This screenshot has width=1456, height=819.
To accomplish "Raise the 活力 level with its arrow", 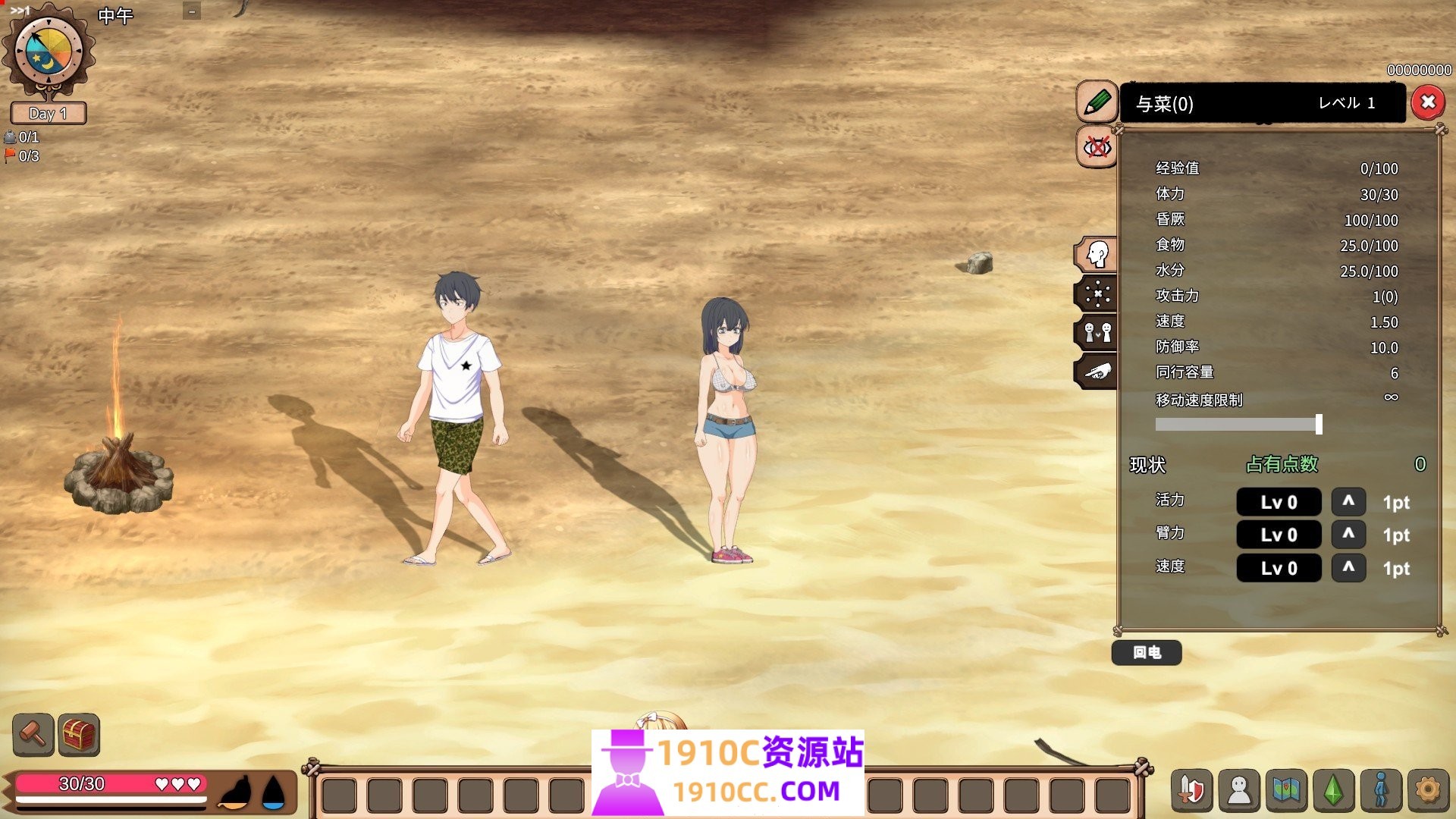I will [1348, 501].
